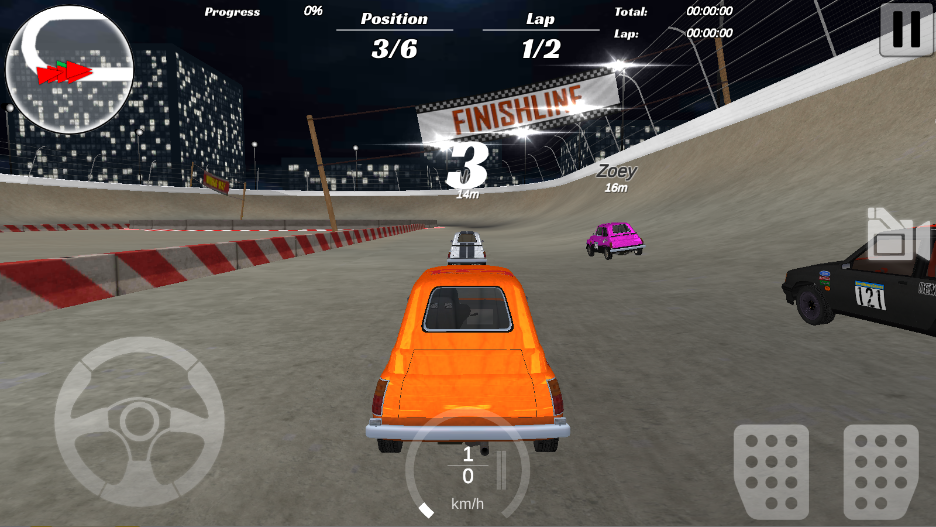
Task: Step on the brake pedal
Action: (771, 472)
